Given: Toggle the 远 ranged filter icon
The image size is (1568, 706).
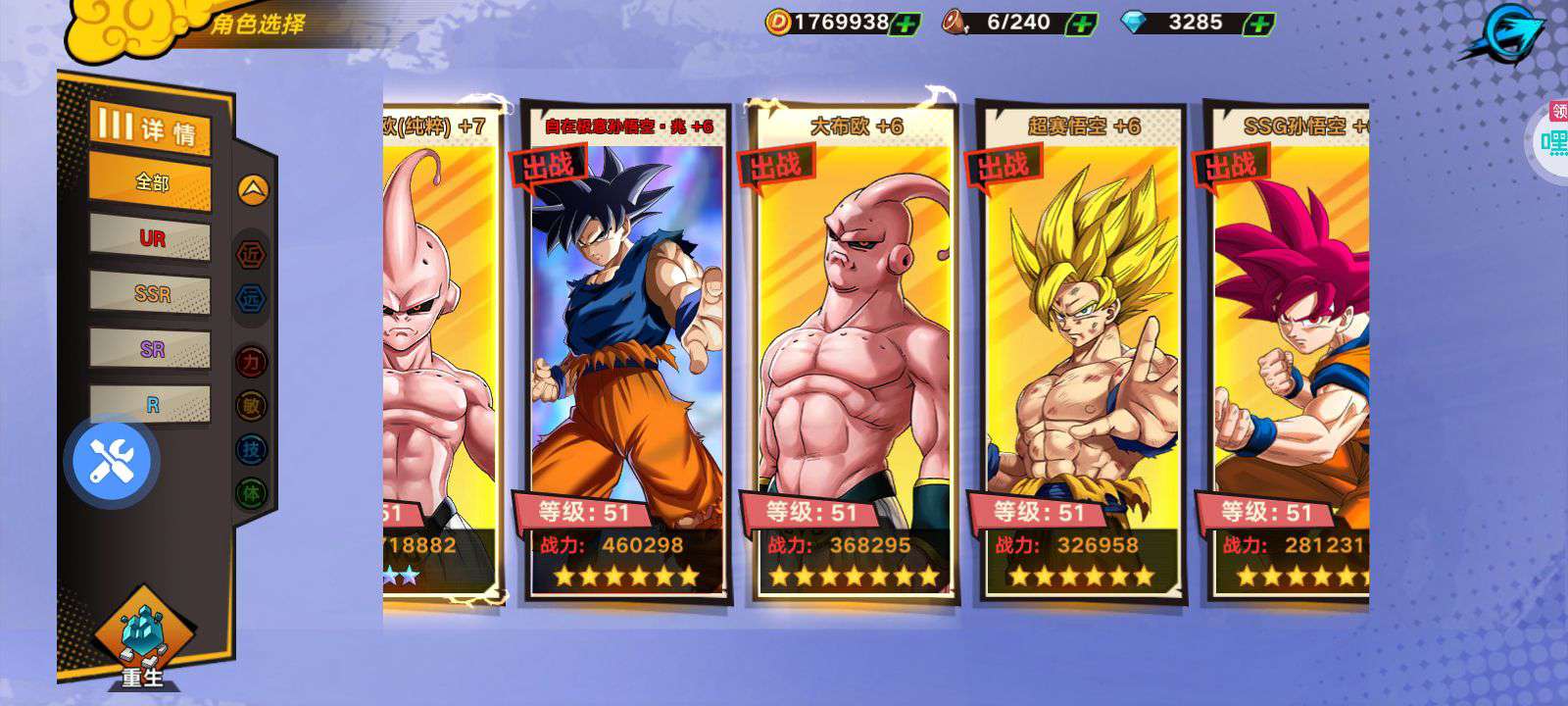Looking at the screenshot, I should [252, 298].
